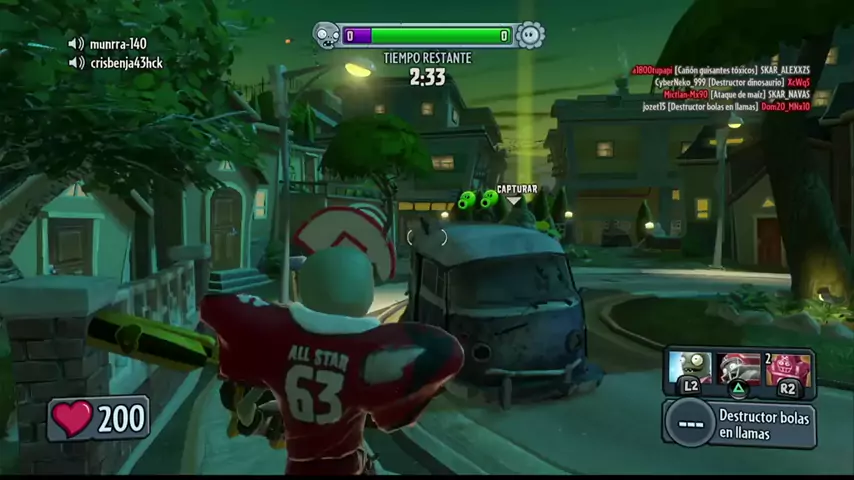Image resolution: width=854 pixels, height=480 pixels.
Task: Click the CAPTURAR objective marker
Action: 516,190
